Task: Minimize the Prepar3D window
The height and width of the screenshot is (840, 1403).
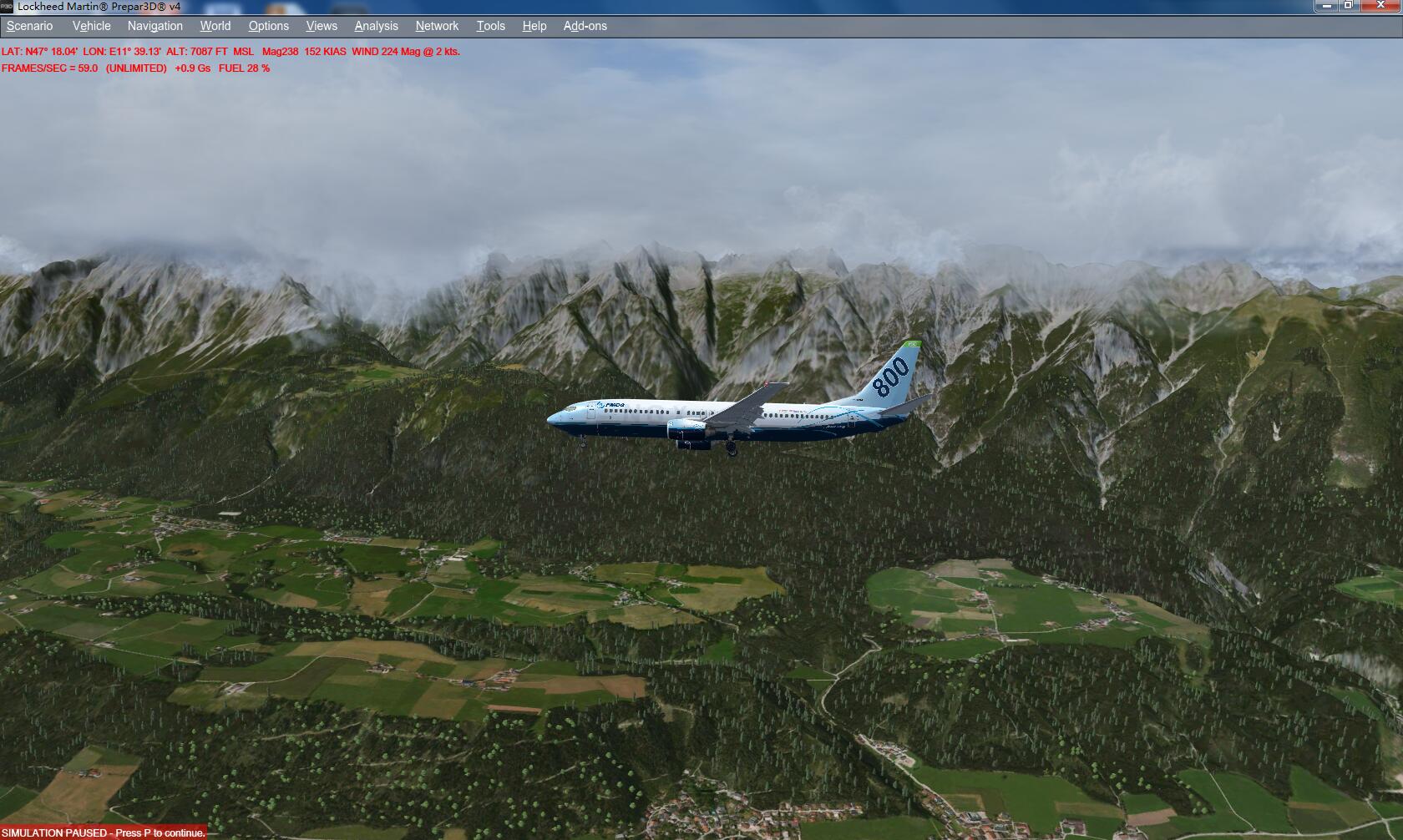Action: [1326, 6]
